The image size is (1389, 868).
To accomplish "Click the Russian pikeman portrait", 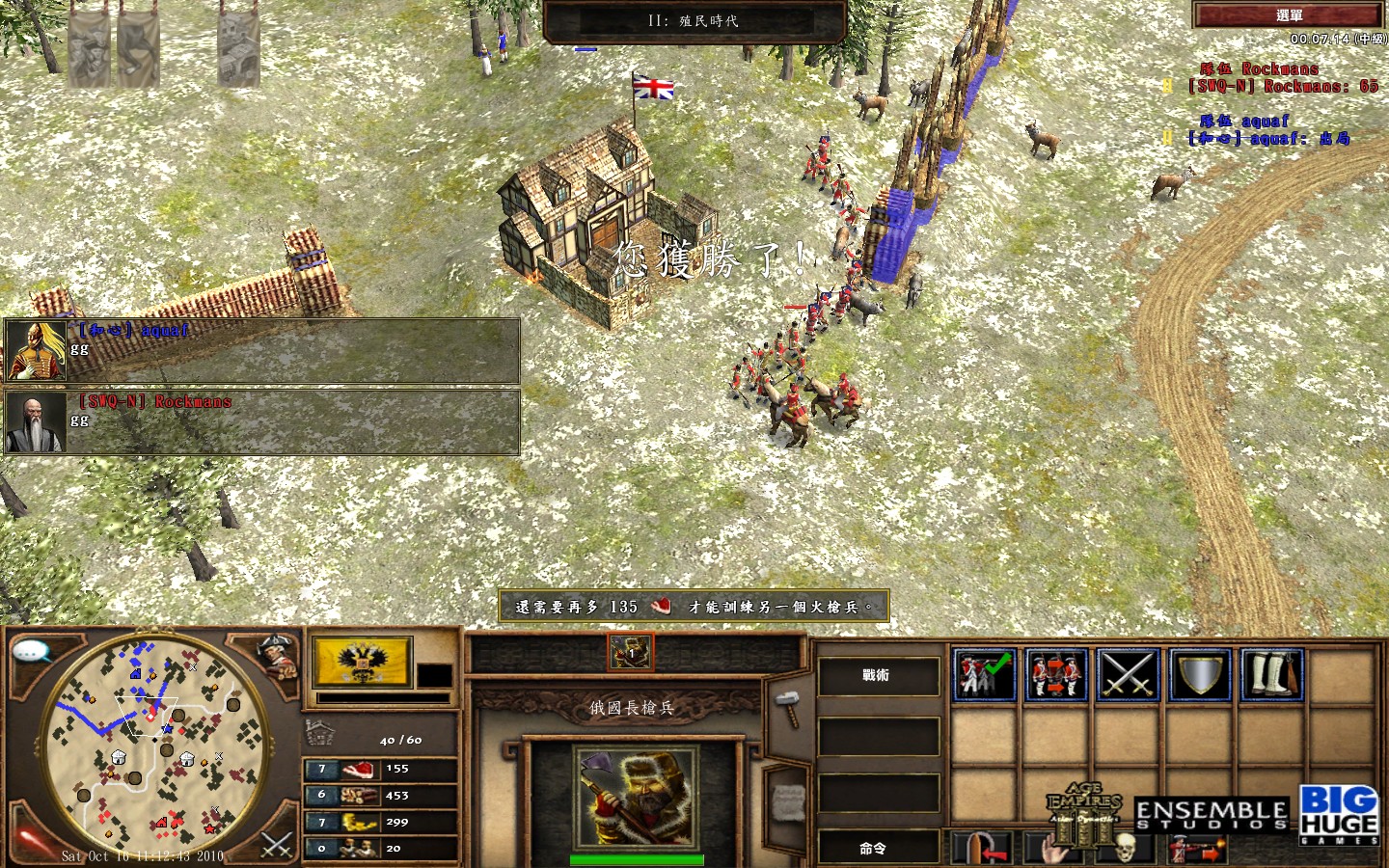I will 636,798.
